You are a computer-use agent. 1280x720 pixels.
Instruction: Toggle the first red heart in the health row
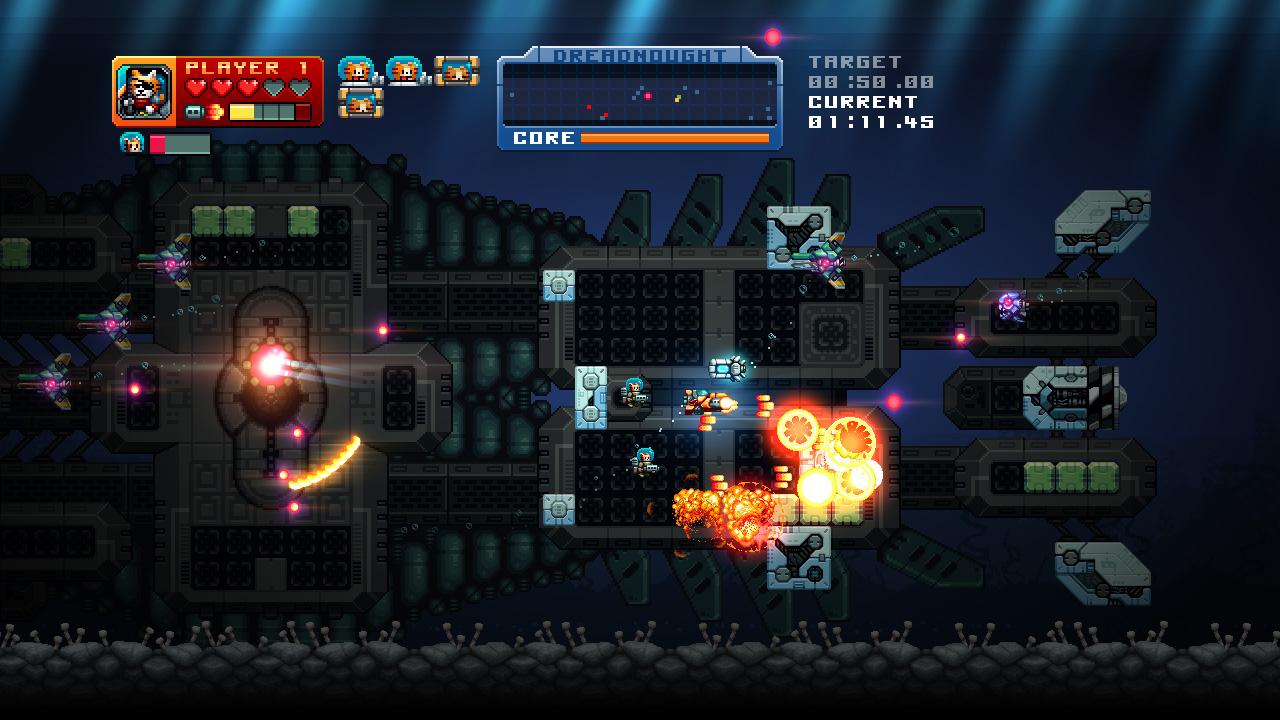coord(197,85)
